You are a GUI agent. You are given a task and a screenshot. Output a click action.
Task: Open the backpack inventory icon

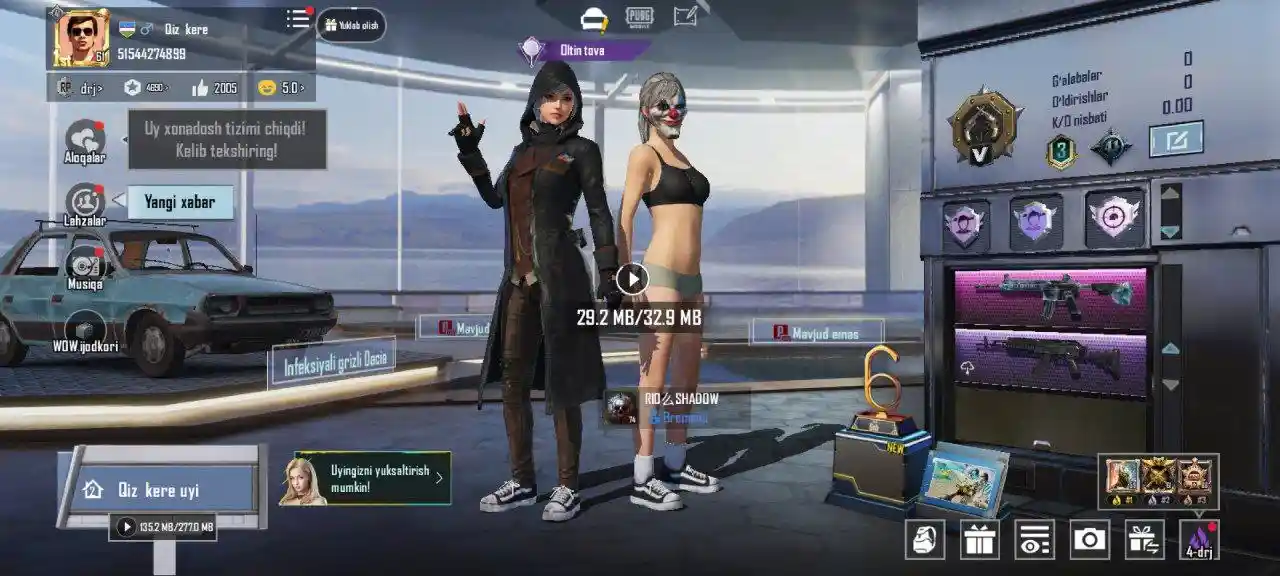(x=925, y=540)
